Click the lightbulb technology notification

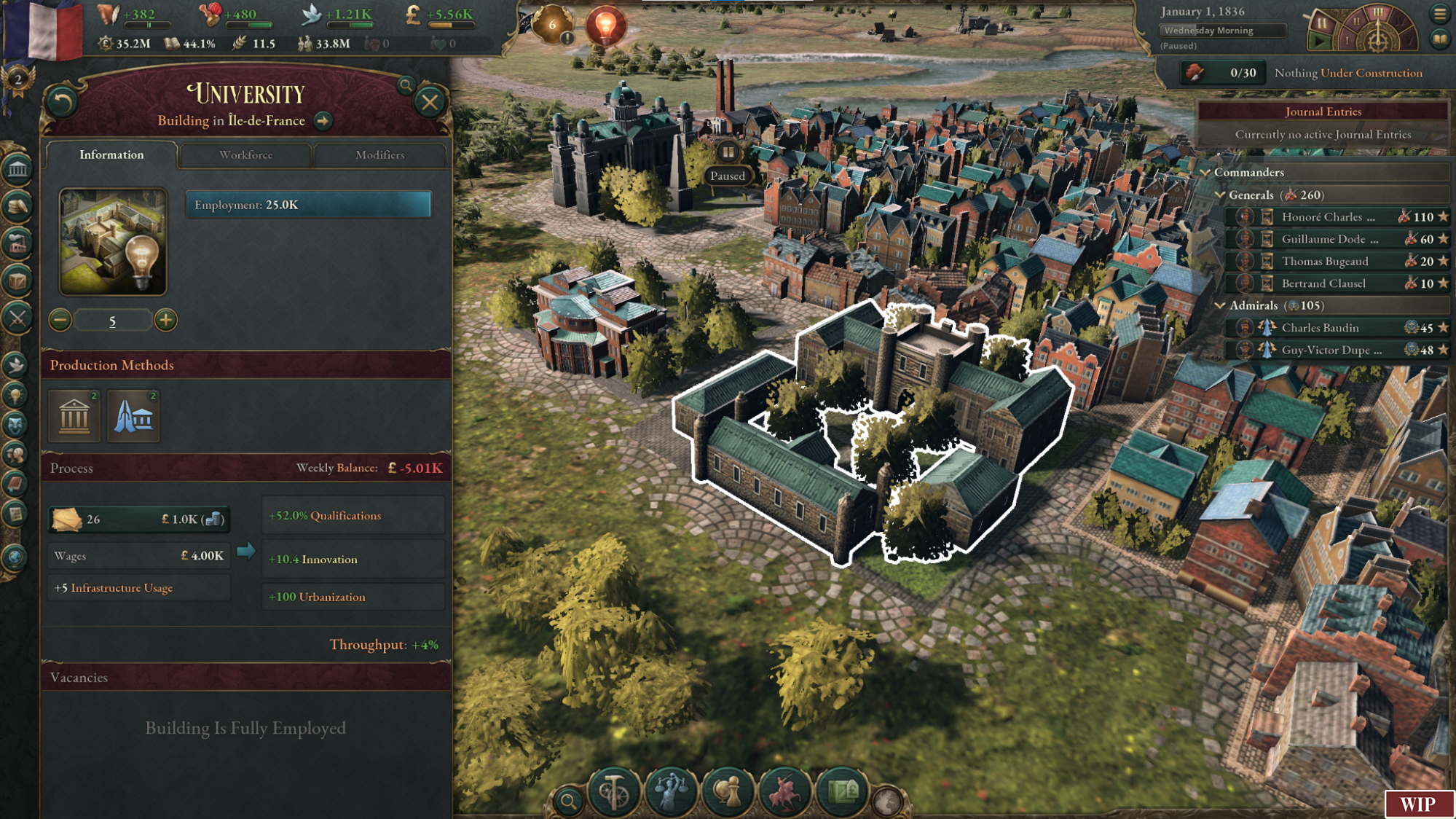pyautogui.click(x=605, y=26)
